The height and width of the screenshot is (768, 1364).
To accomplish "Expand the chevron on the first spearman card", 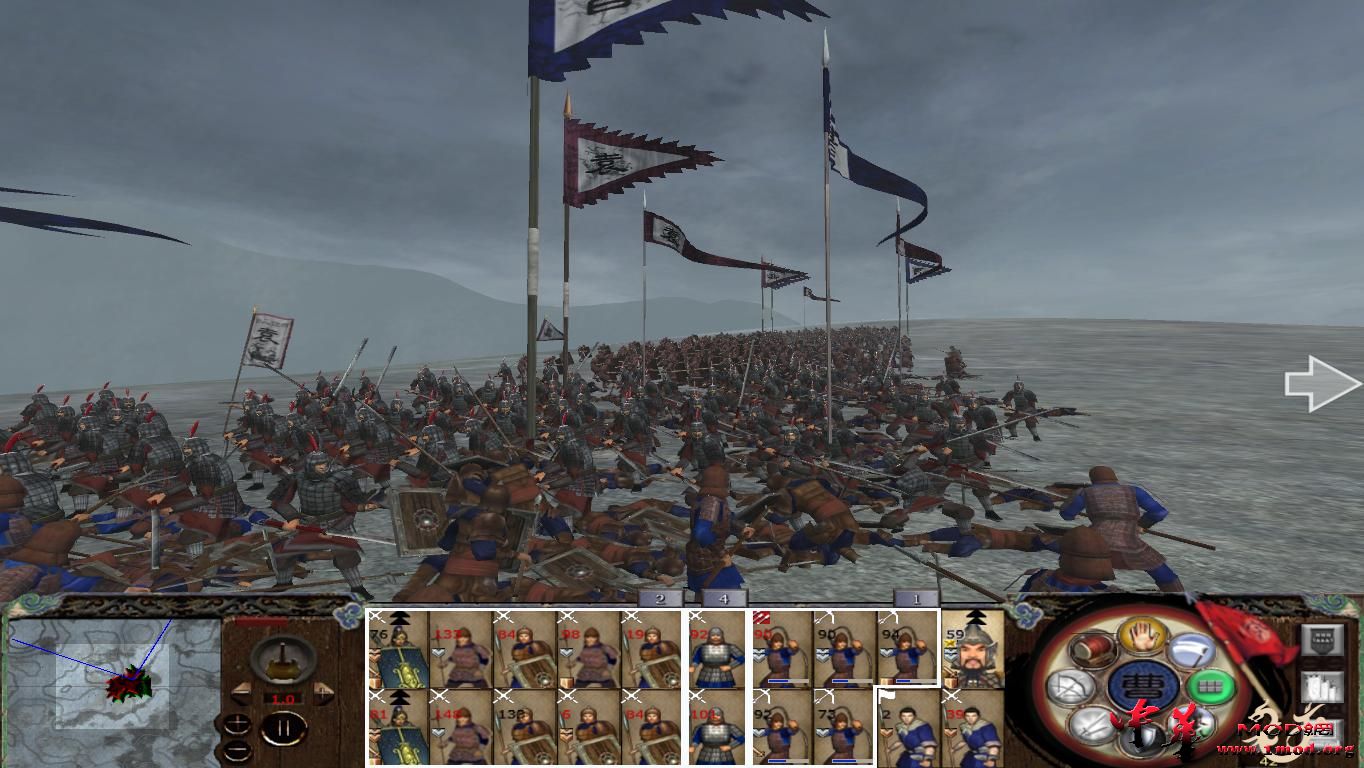I will pyautogui.click(x=438, y=652).
